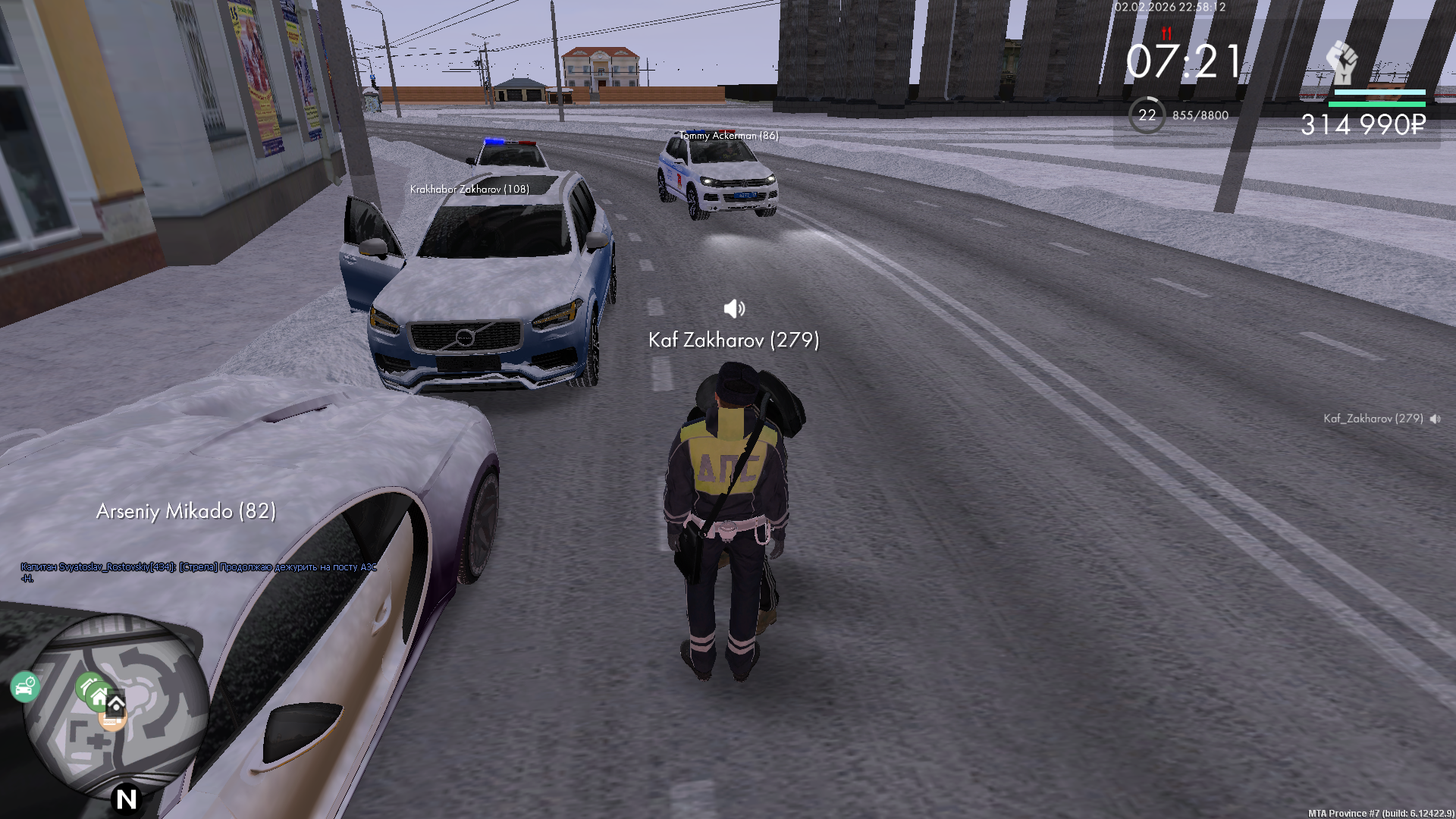
Task: Click the green car-with-stopwatch marker
Action: pos(25,687)
